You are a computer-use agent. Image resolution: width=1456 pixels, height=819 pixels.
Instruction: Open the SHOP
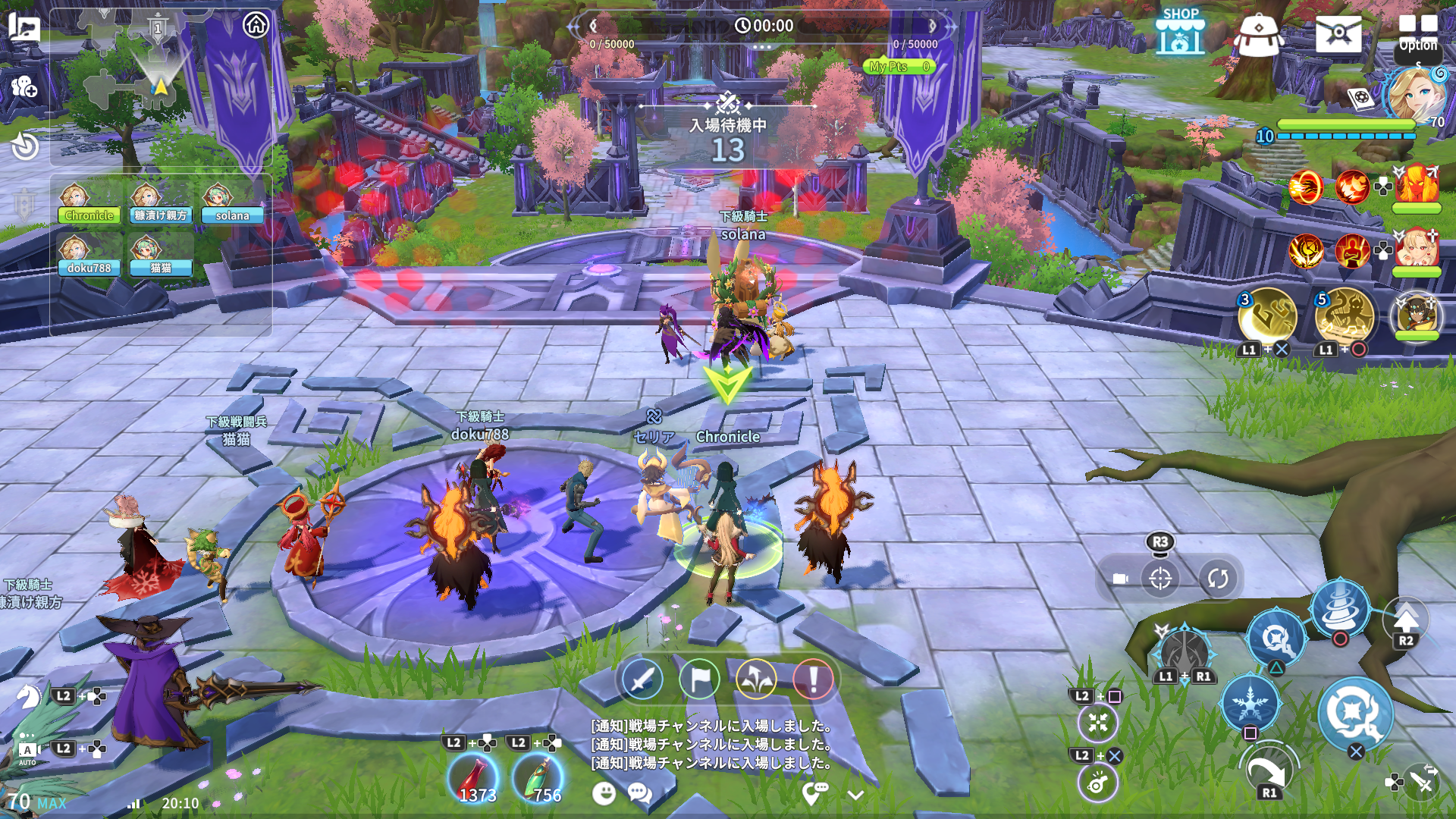click(1180, 33)
